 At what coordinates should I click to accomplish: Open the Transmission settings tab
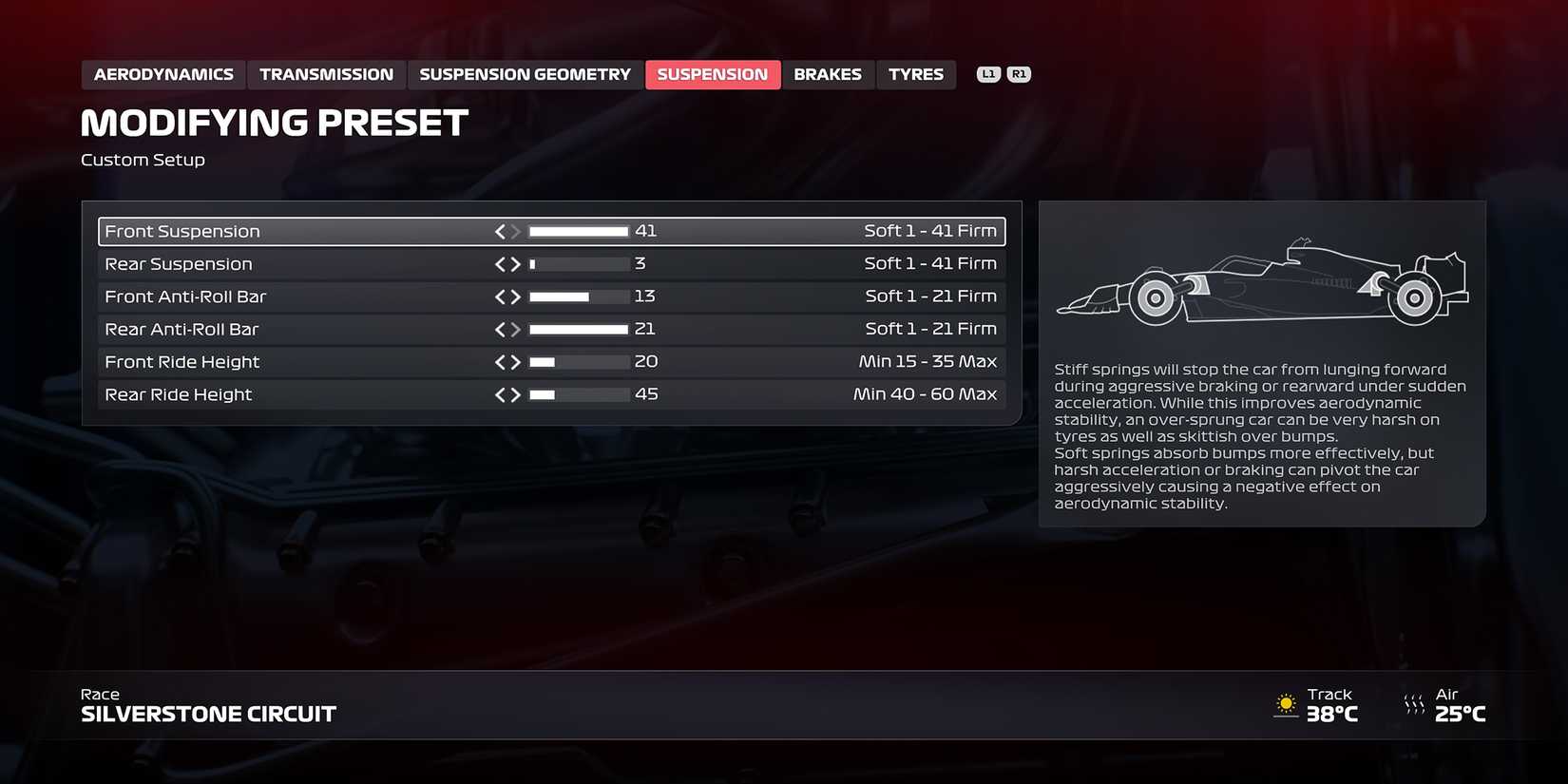coord(326,73)
